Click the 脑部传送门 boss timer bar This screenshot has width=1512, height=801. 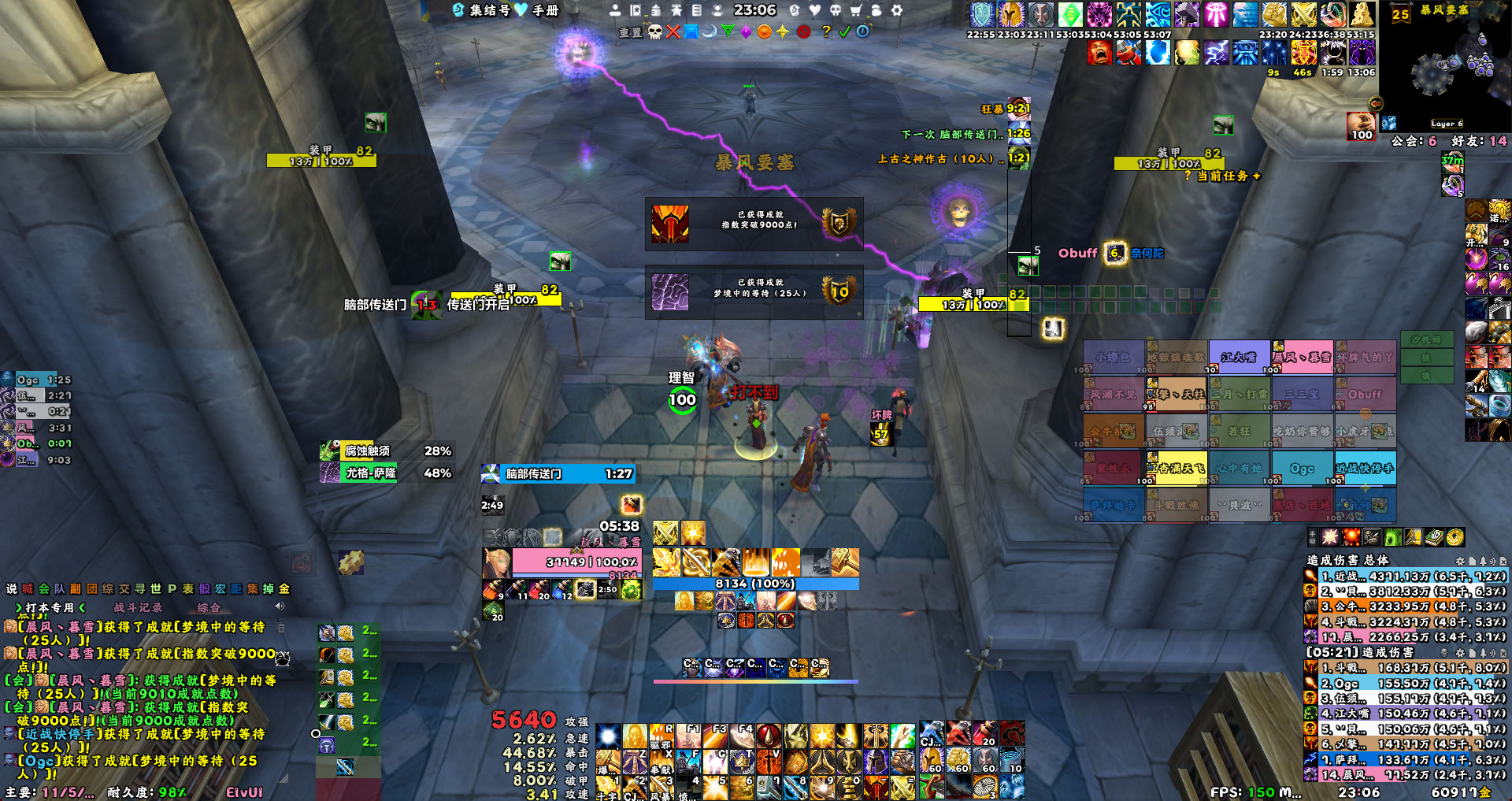[x=557, y=473]
